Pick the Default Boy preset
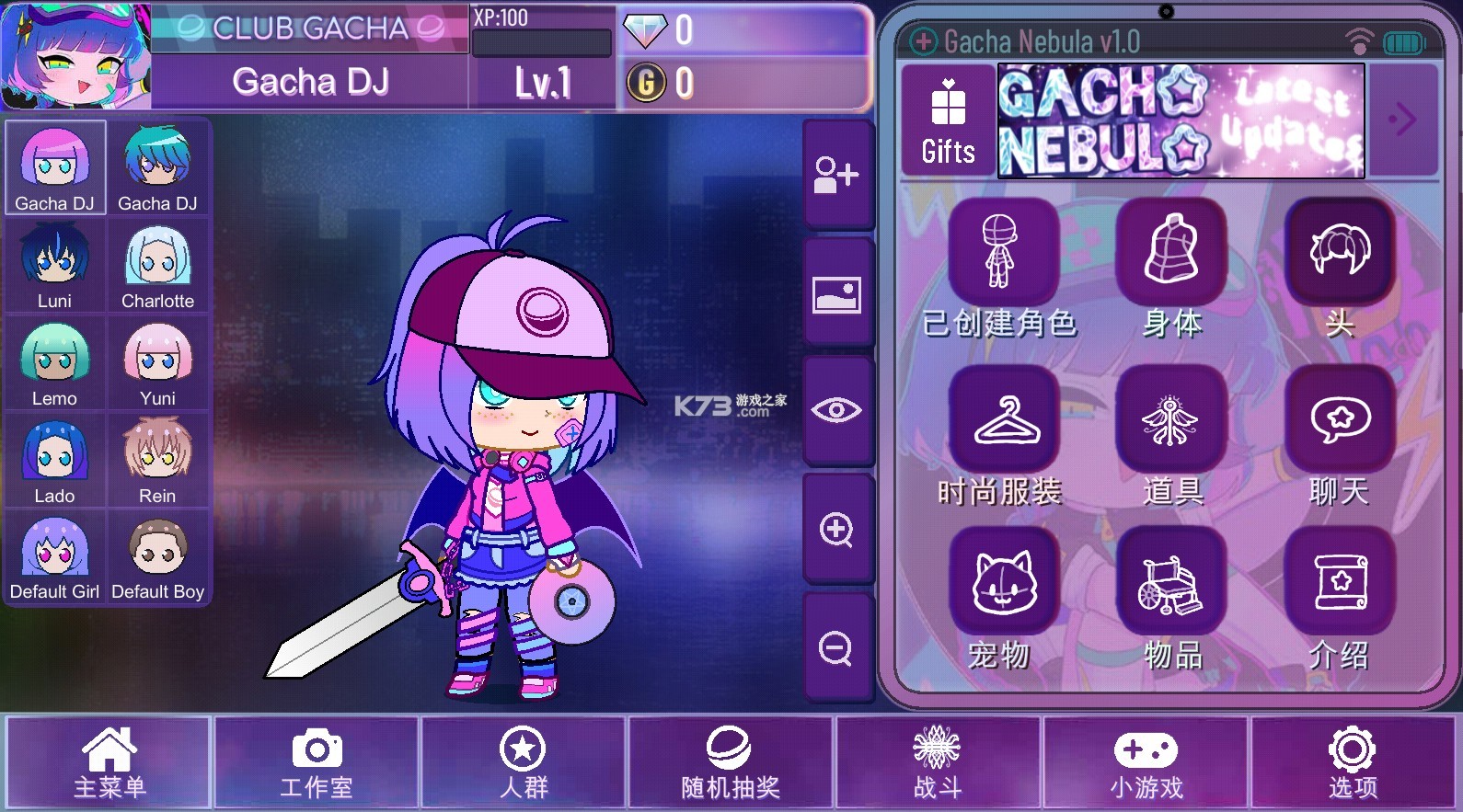Image resolution: width=1463 pixels, height=812 pixels. point(158,557)
